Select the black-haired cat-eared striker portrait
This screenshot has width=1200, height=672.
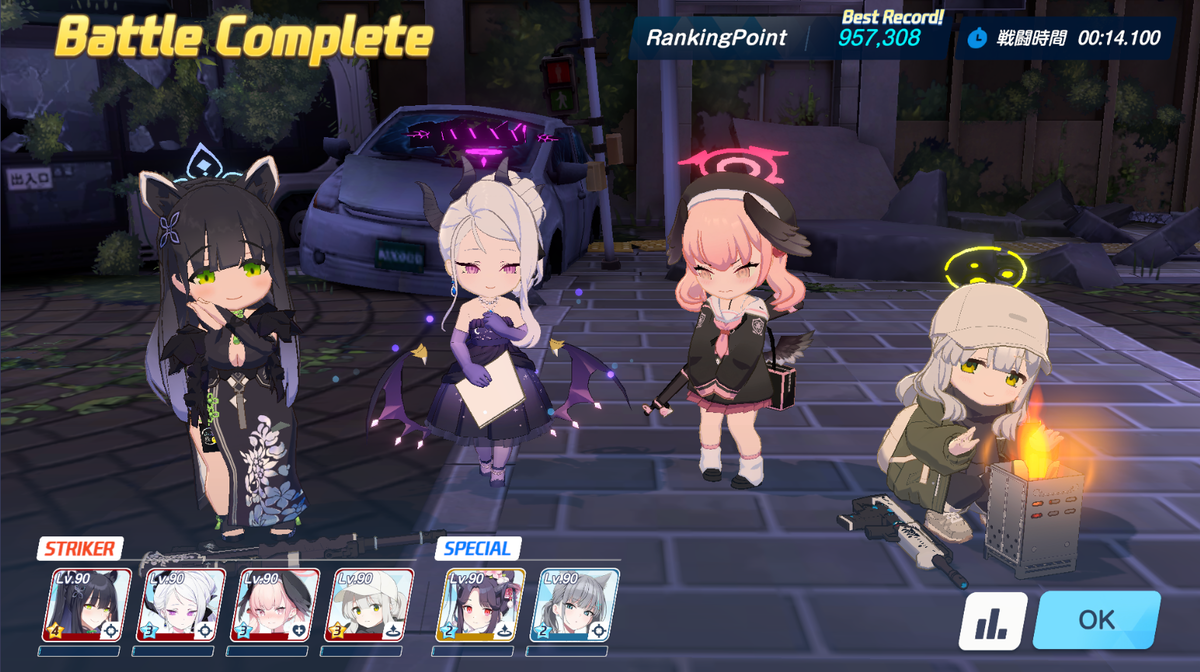pos(87,605)
